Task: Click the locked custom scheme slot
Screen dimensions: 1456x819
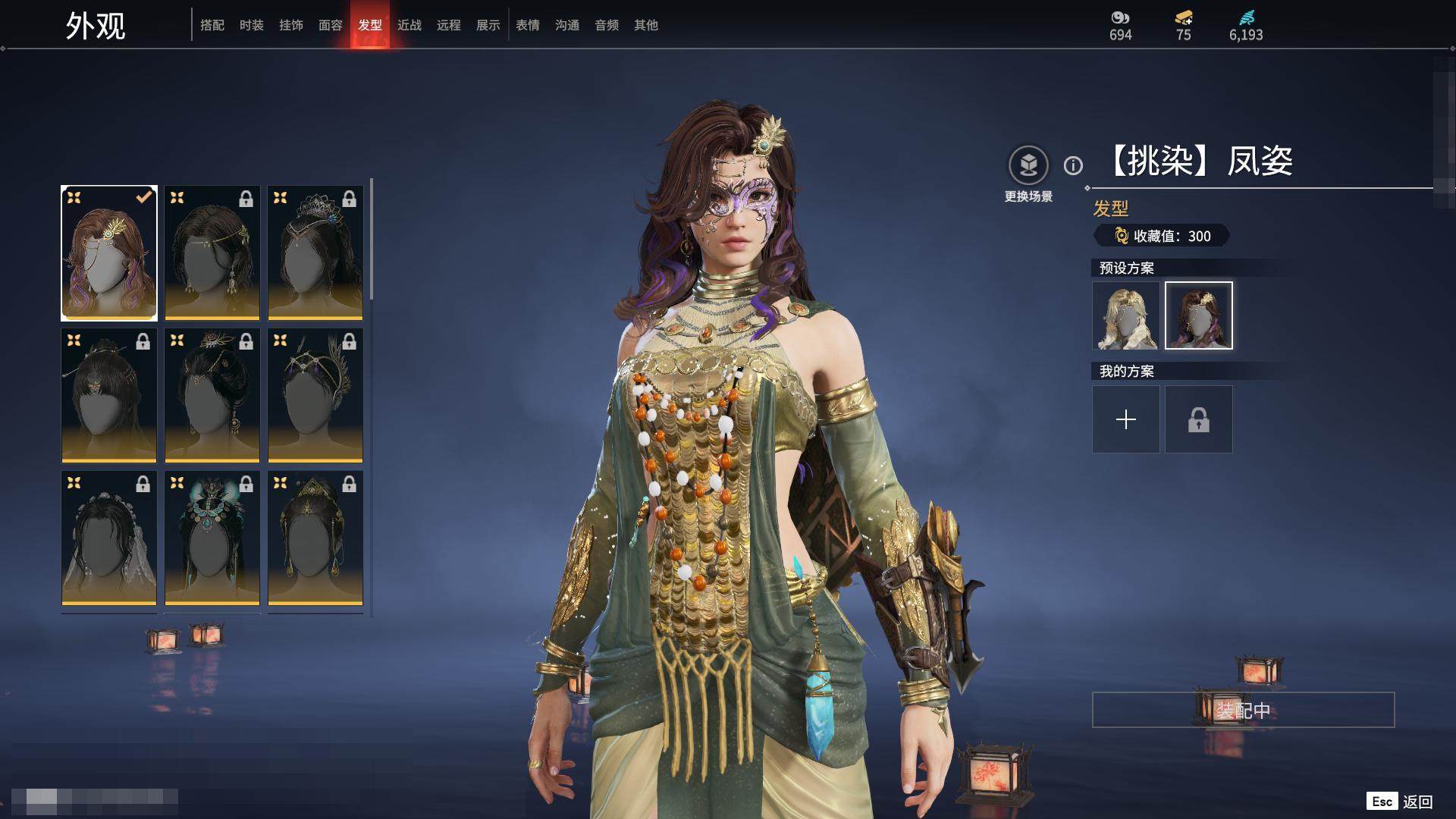Action: point(1198,419)
